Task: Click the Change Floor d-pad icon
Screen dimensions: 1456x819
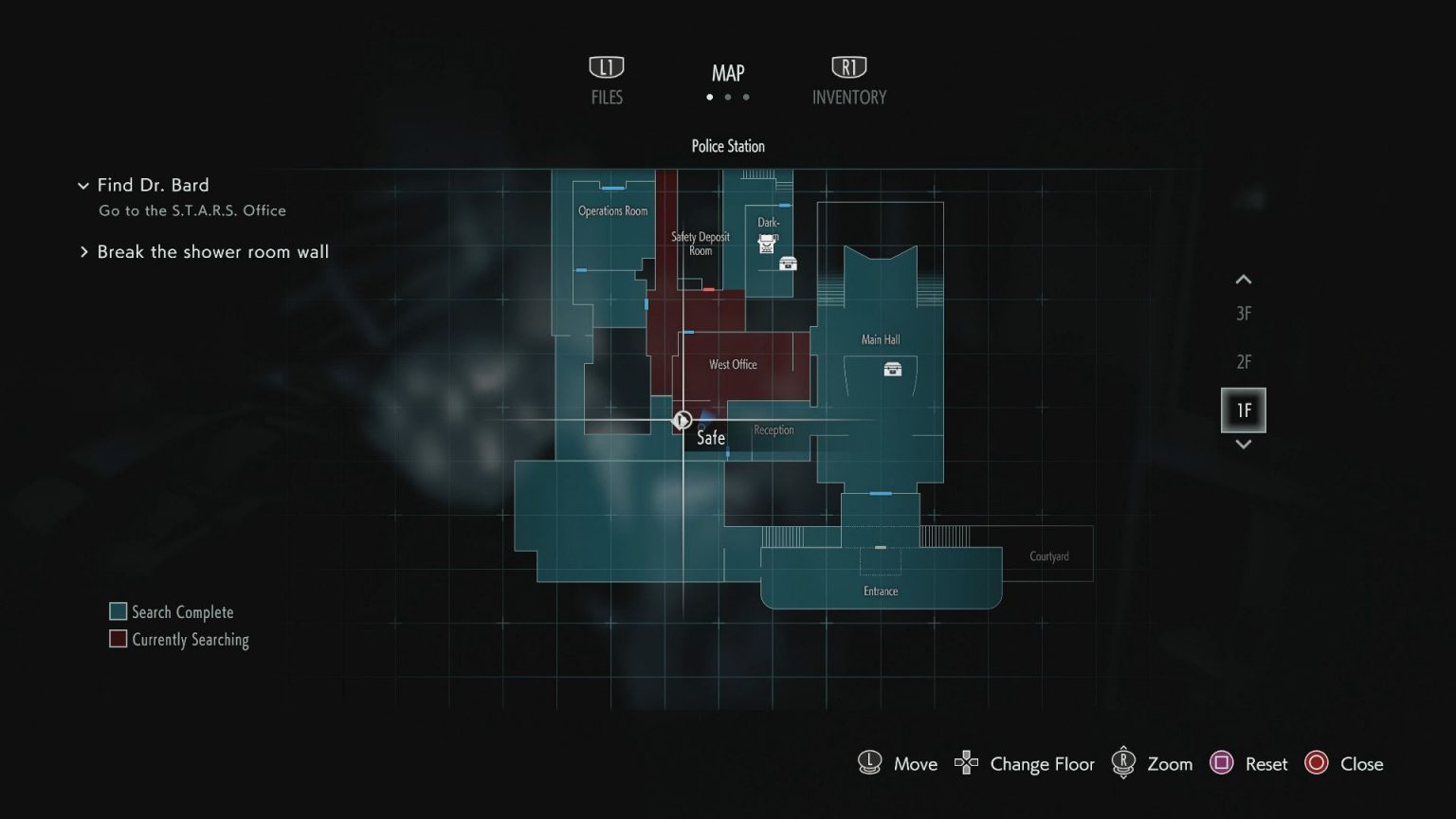Action: click(x=965, y=762)
